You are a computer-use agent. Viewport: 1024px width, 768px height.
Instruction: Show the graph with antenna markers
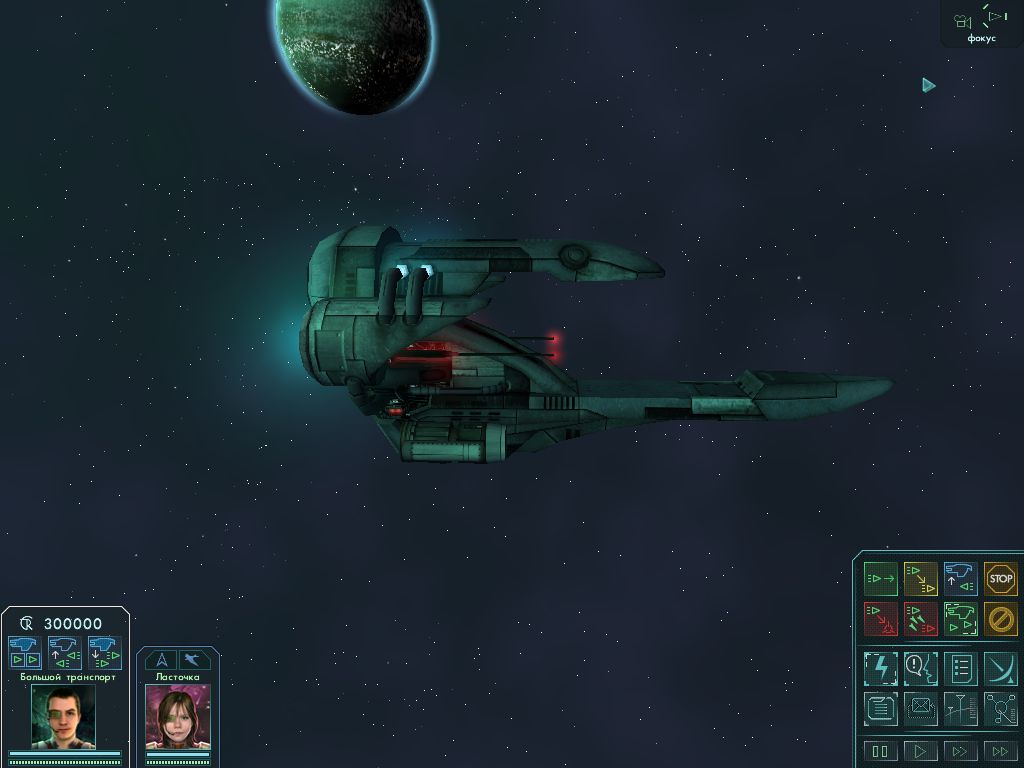(x=960, y=709)
